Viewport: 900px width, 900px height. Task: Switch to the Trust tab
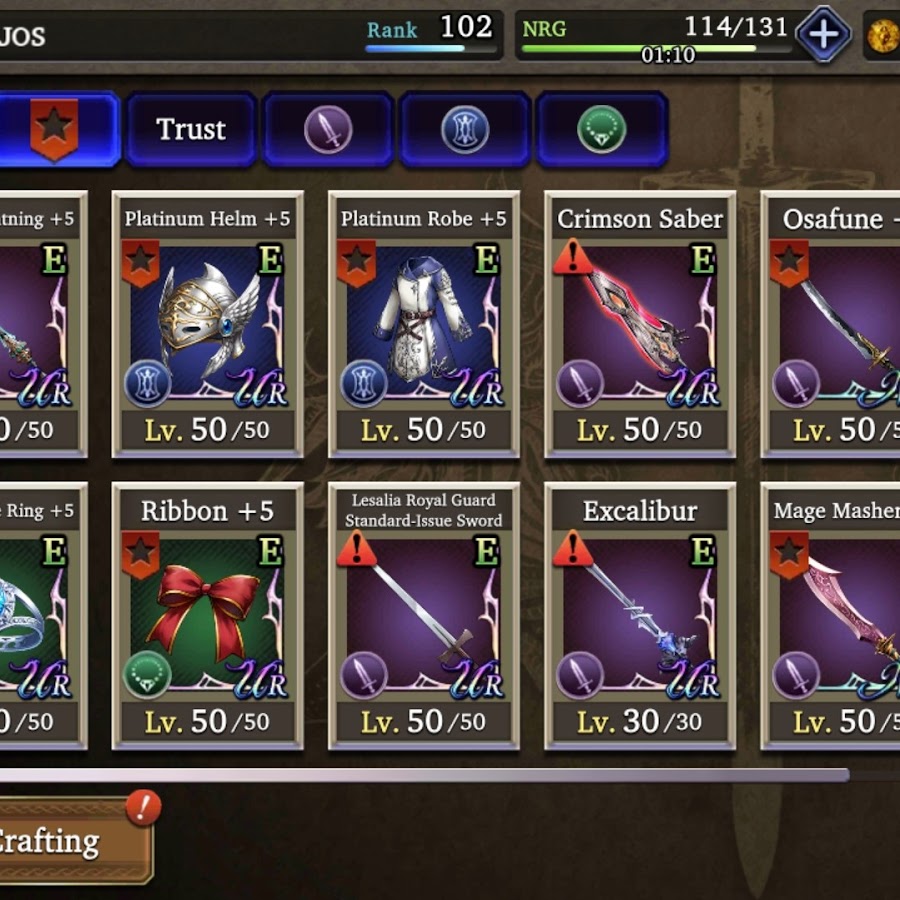click(191, 130)
